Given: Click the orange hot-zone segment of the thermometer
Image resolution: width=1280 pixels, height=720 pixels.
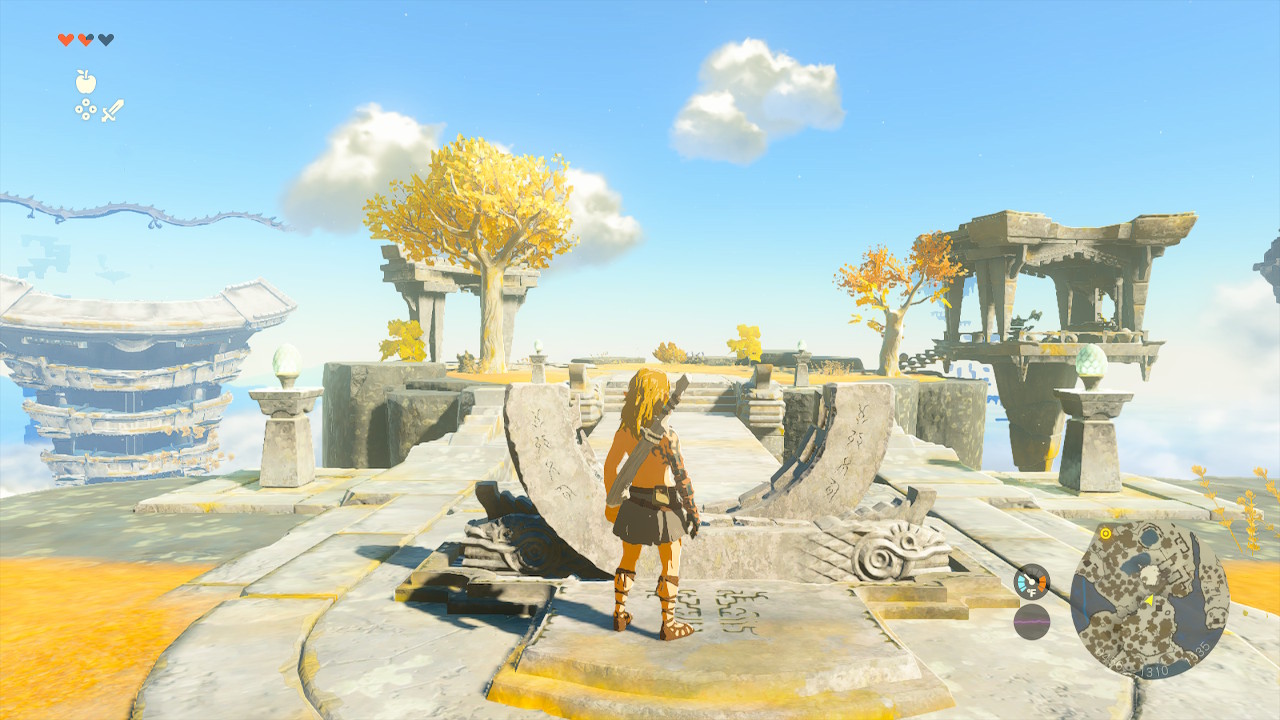Looking at the screenshot, I should (x=1042, y=580).
